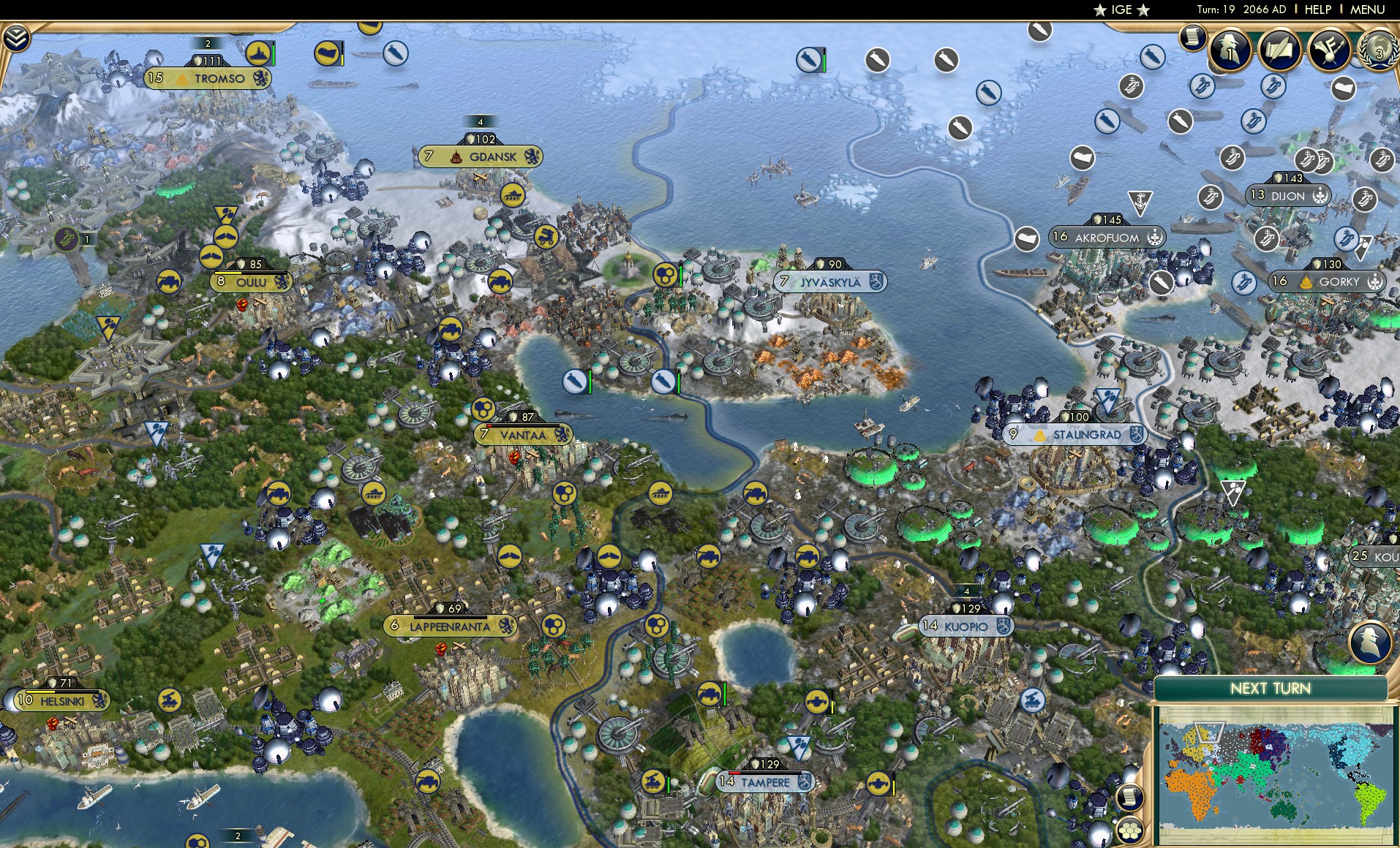Open the Espionage overview spy icon

1230,50
